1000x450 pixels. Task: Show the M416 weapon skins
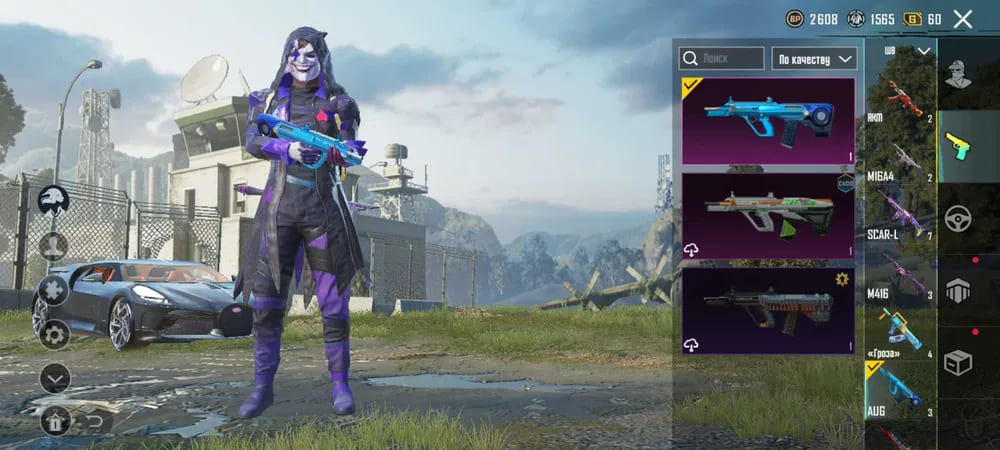(x=900, y=276)
